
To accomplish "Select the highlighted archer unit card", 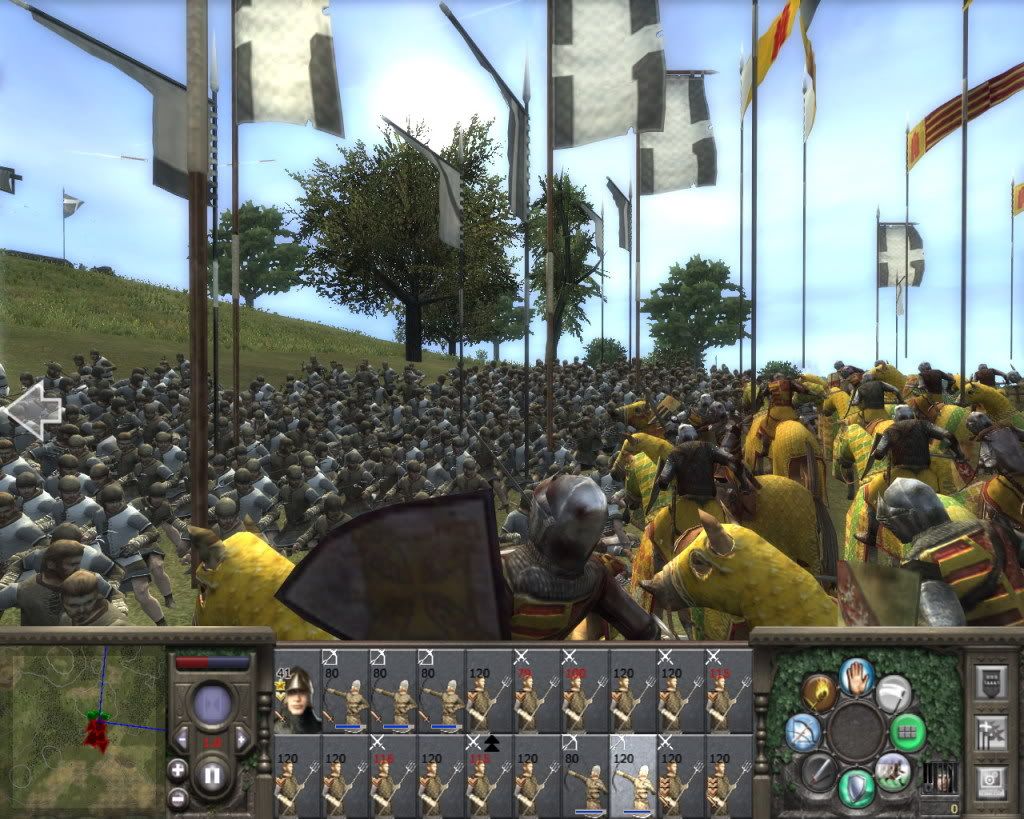I will (633, 777).
